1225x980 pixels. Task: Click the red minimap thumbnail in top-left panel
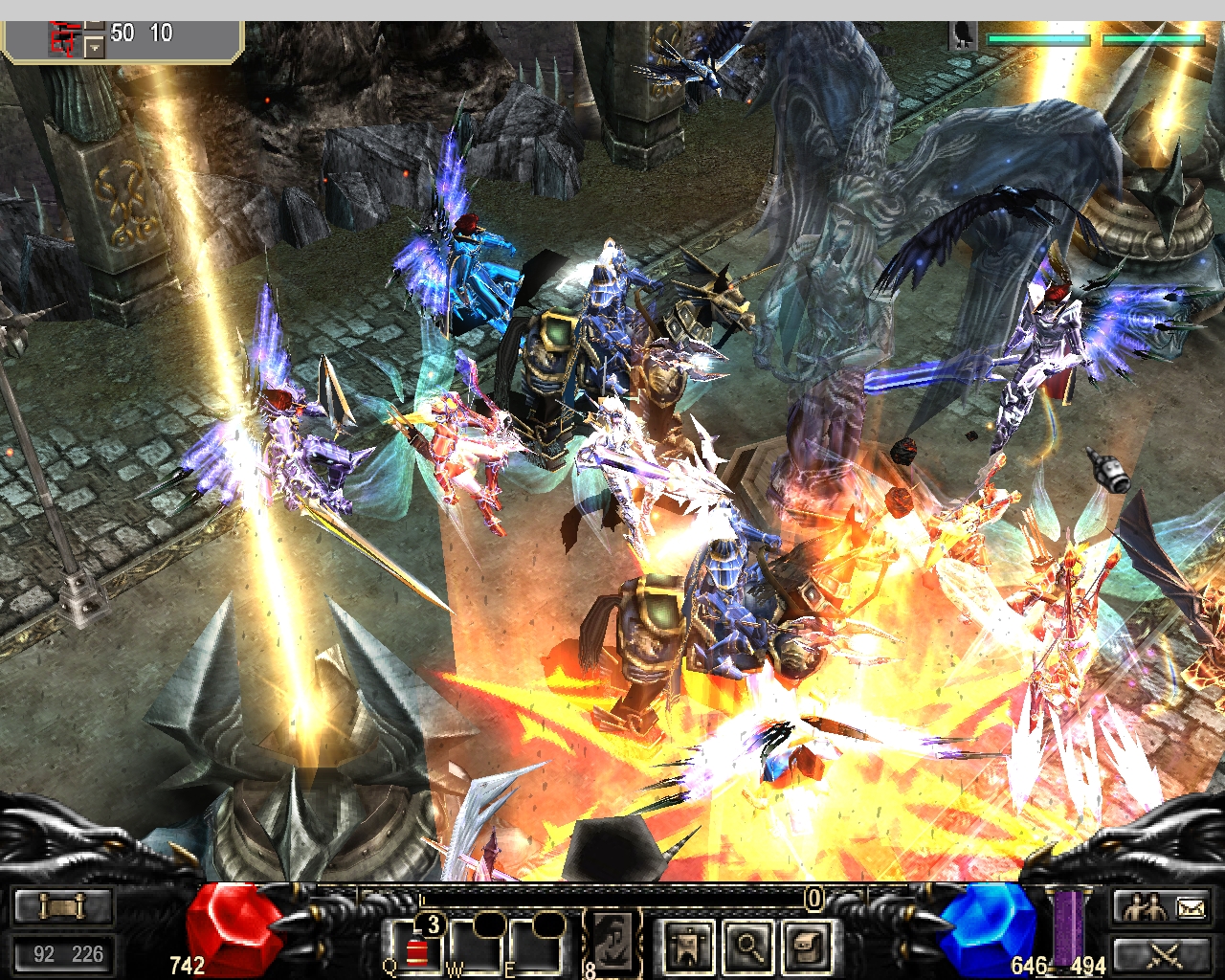coord(65,39)
